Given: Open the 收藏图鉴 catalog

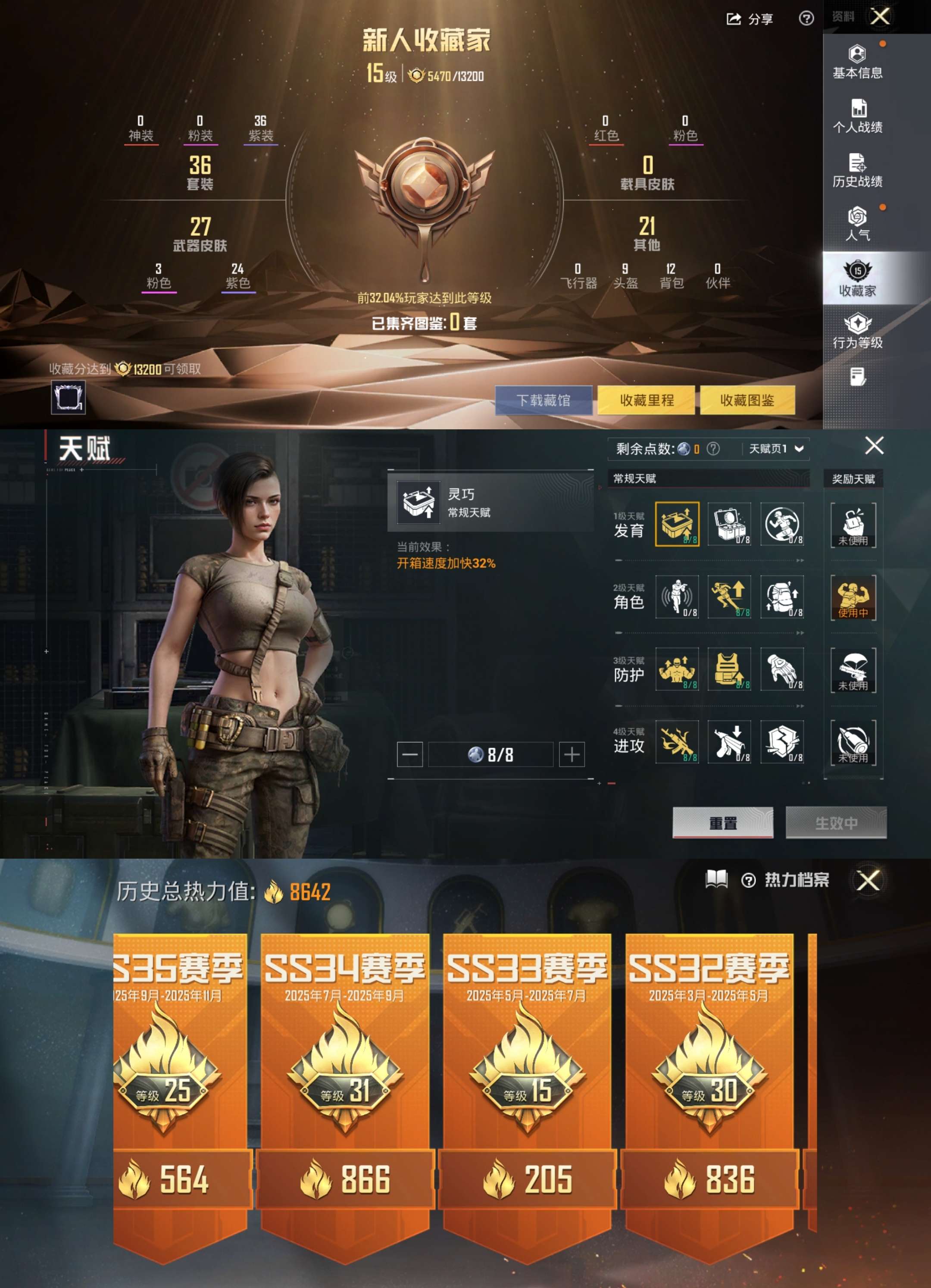Looking at the screenshot, I should (x=747, y=400).
